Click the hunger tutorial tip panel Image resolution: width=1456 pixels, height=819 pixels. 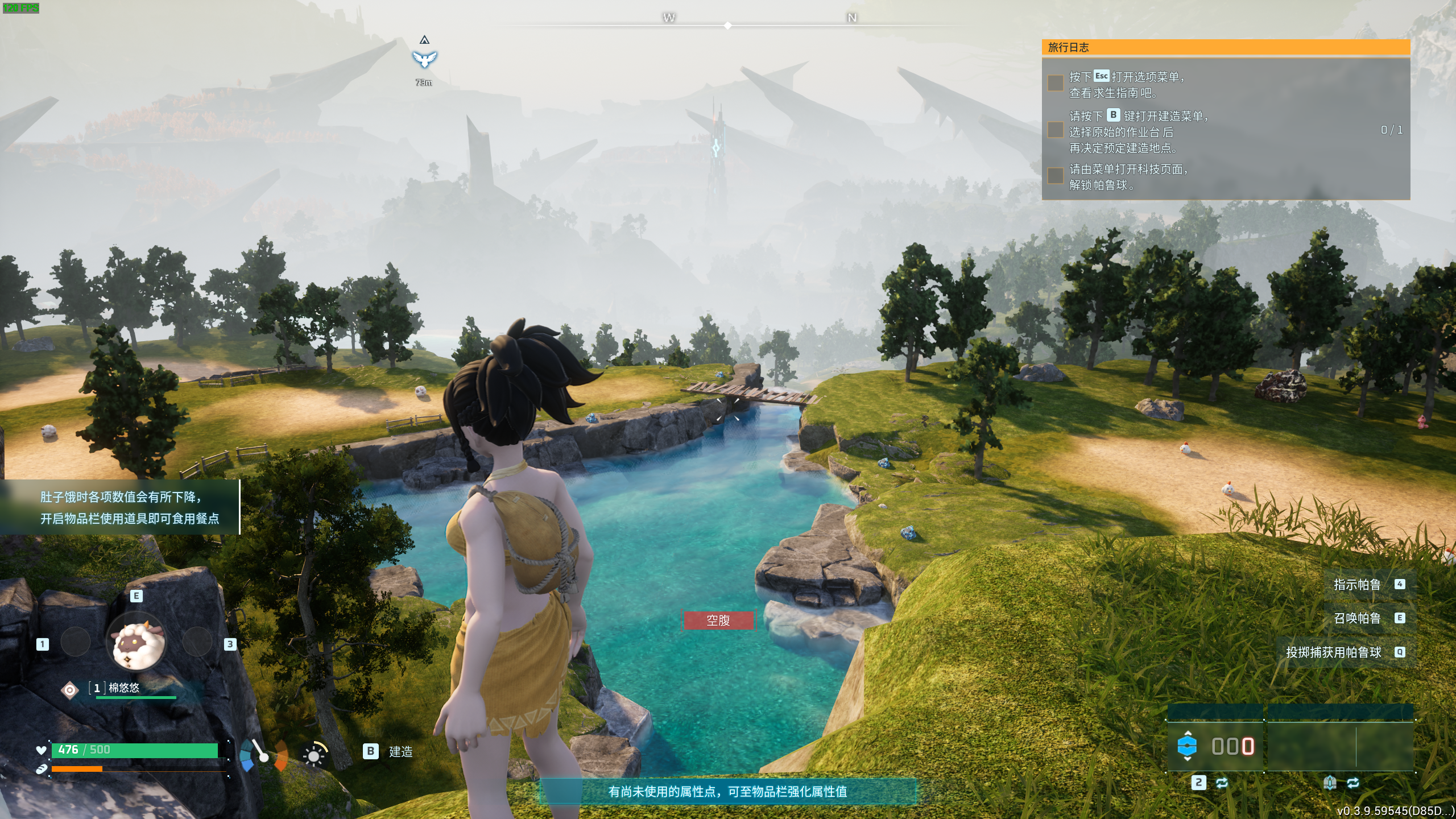[121, 507]
